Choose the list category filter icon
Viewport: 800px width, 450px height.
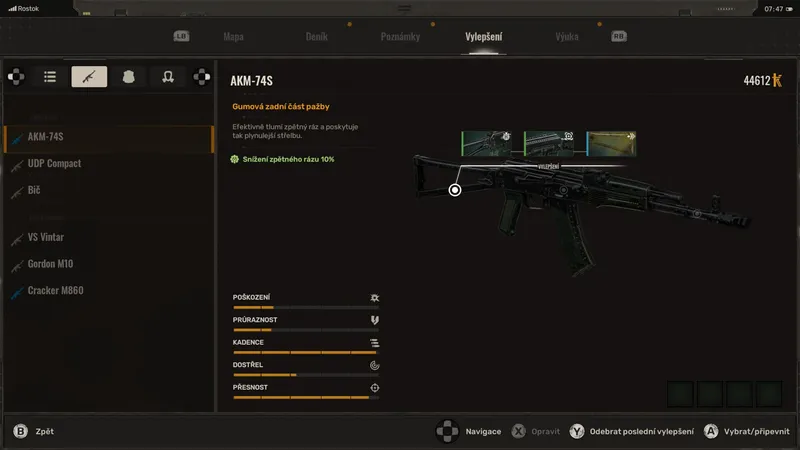coord(49,76)
